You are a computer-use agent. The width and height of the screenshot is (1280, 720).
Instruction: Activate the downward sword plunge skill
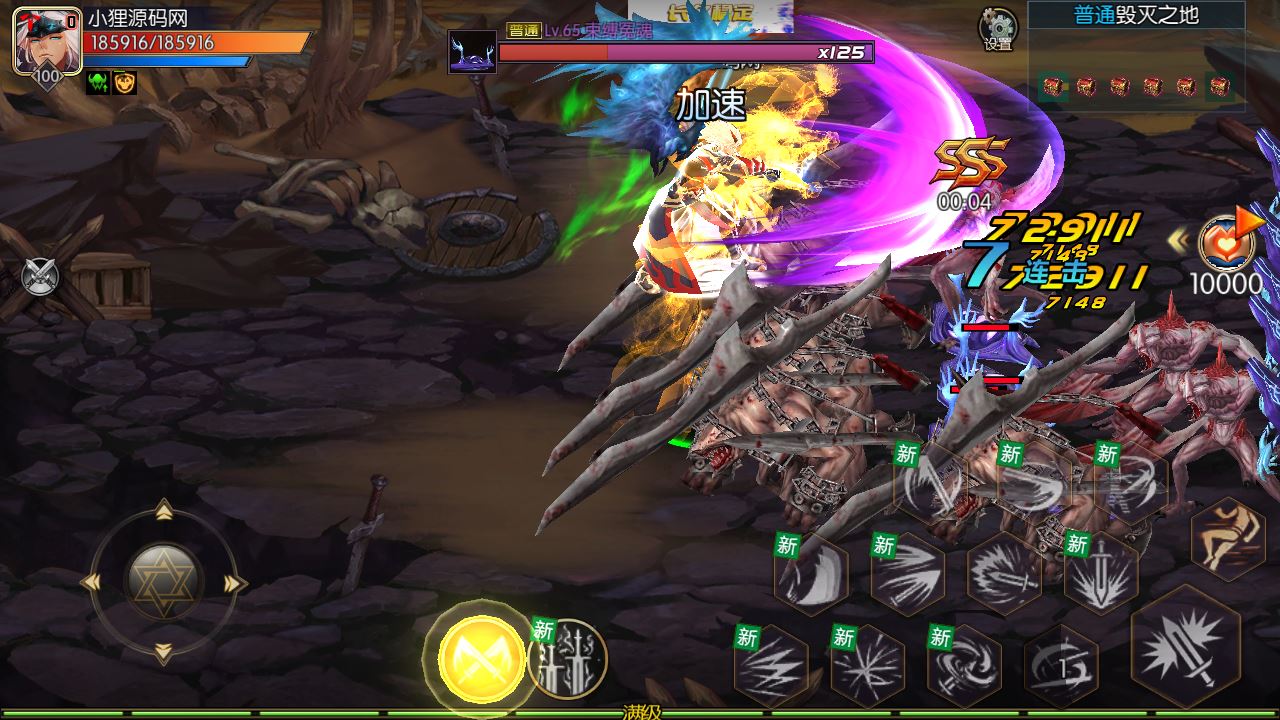point(1100,573)
